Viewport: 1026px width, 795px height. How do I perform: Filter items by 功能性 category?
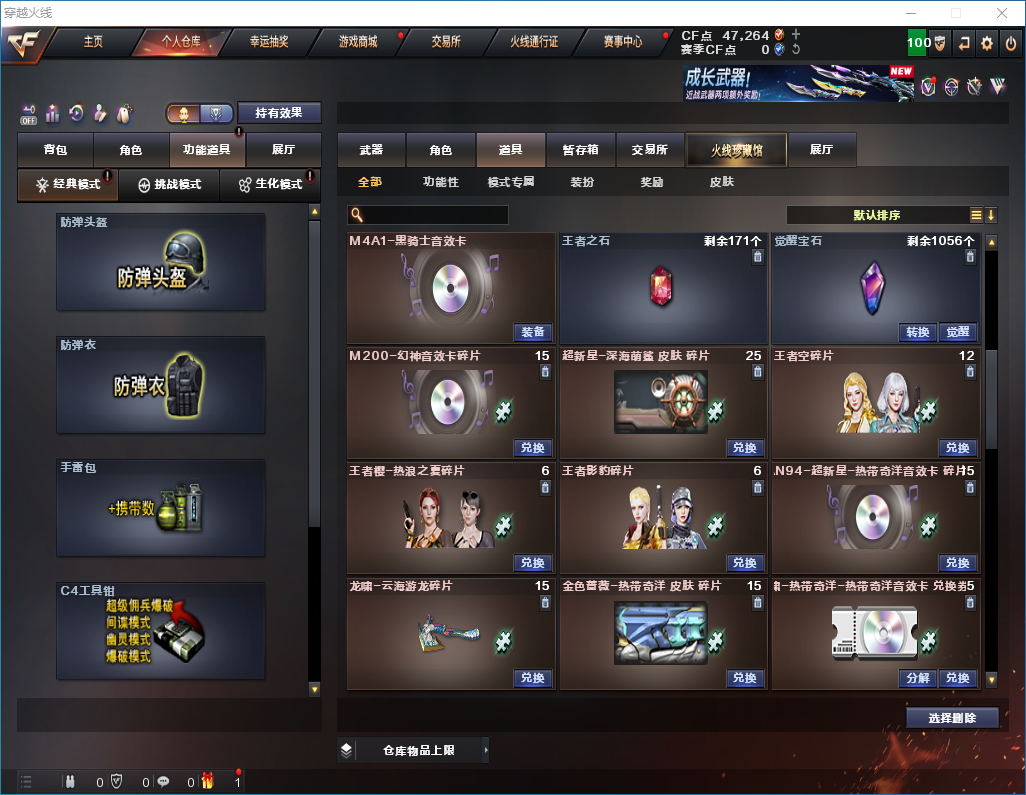click(x=440, y=183)
